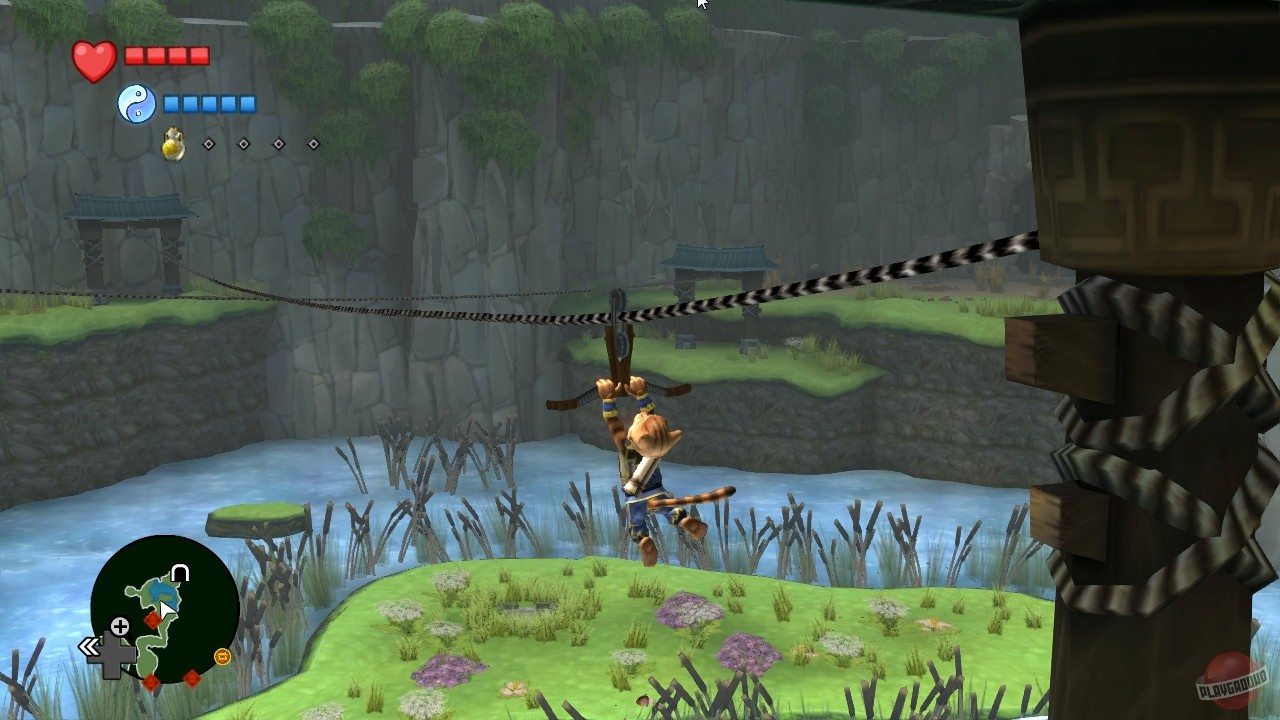
Task: Click the bottom-right red diamond marker on minimap
Action: click(192, 677)
